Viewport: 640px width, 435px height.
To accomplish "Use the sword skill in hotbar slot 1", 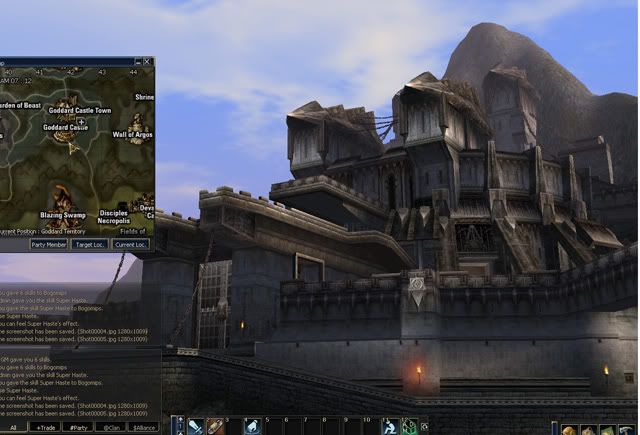I will click(196, 427).
